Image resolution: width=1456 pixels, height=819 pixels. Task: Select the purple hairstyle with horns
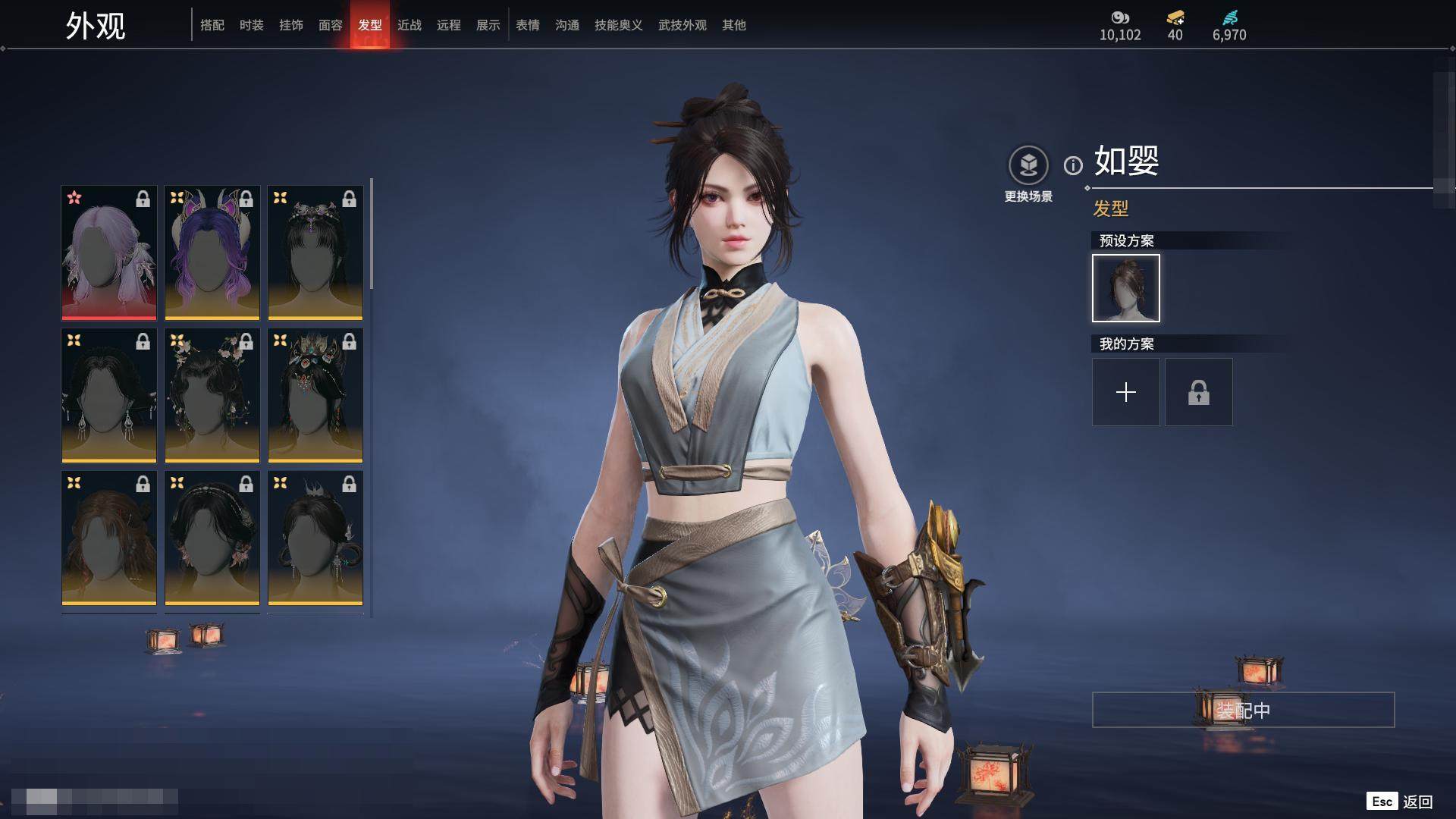point(212,253)
